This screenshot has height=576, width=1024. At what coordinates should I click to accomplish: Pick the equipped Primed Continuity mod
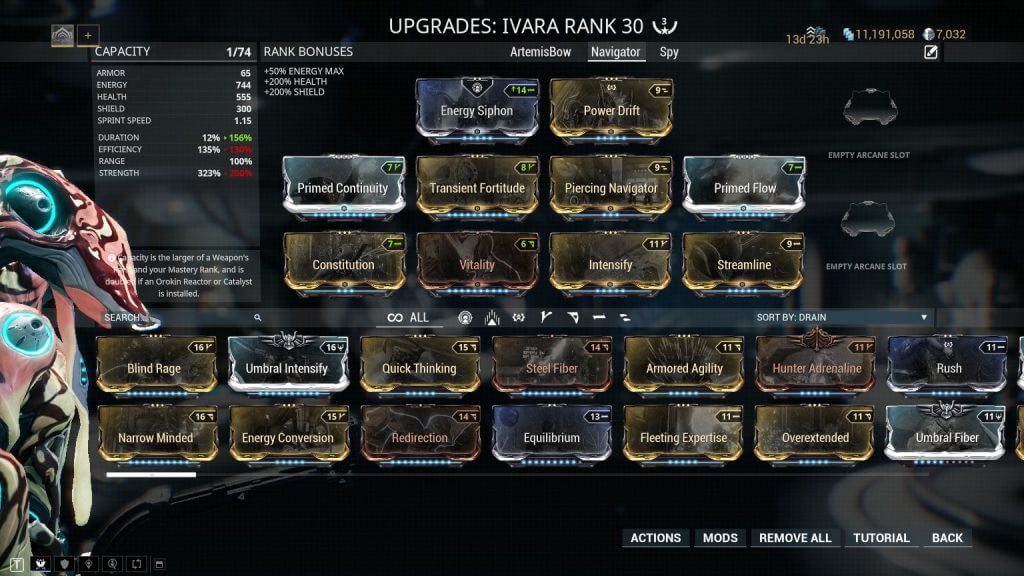[x=343, y=188]
